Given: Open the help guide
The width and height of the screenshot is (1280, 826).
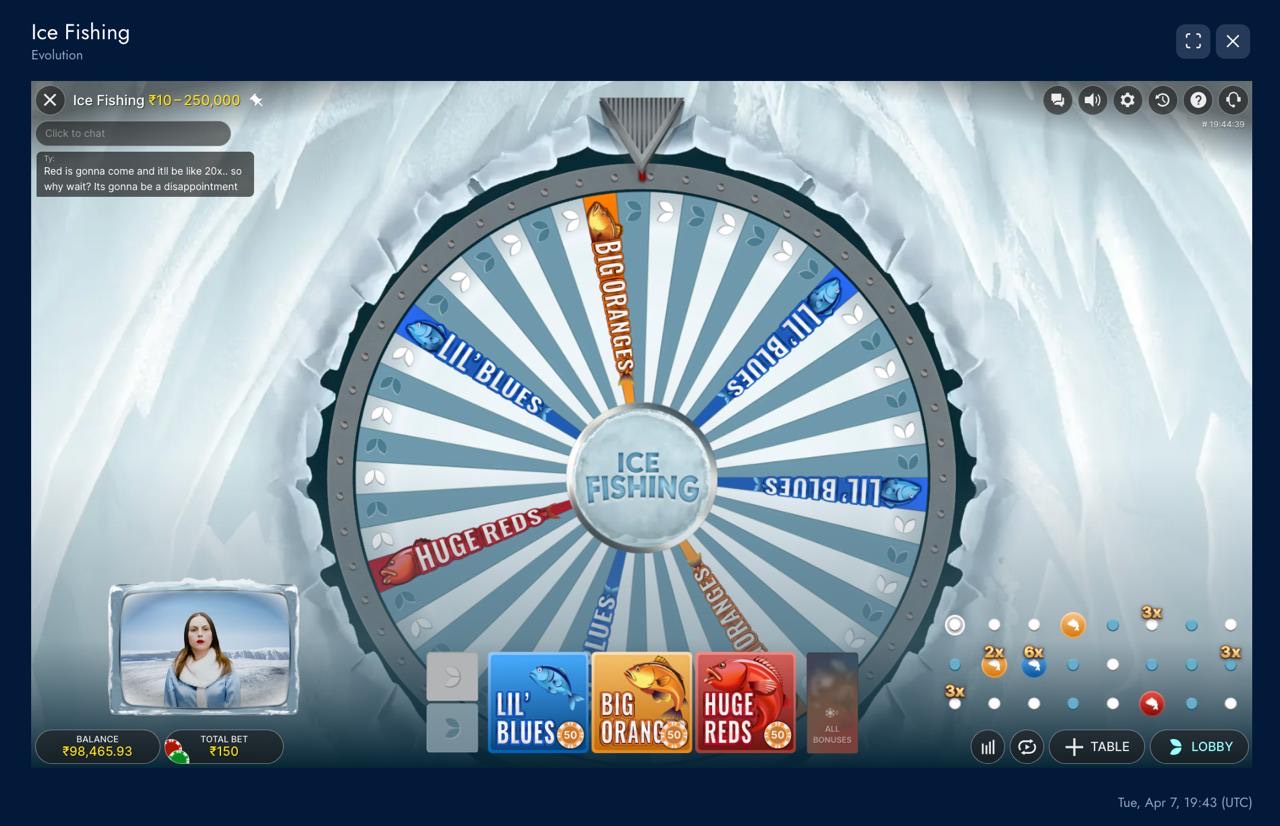Looking at the screenshot, I should pyautogui.click(x=1197, y=100).
